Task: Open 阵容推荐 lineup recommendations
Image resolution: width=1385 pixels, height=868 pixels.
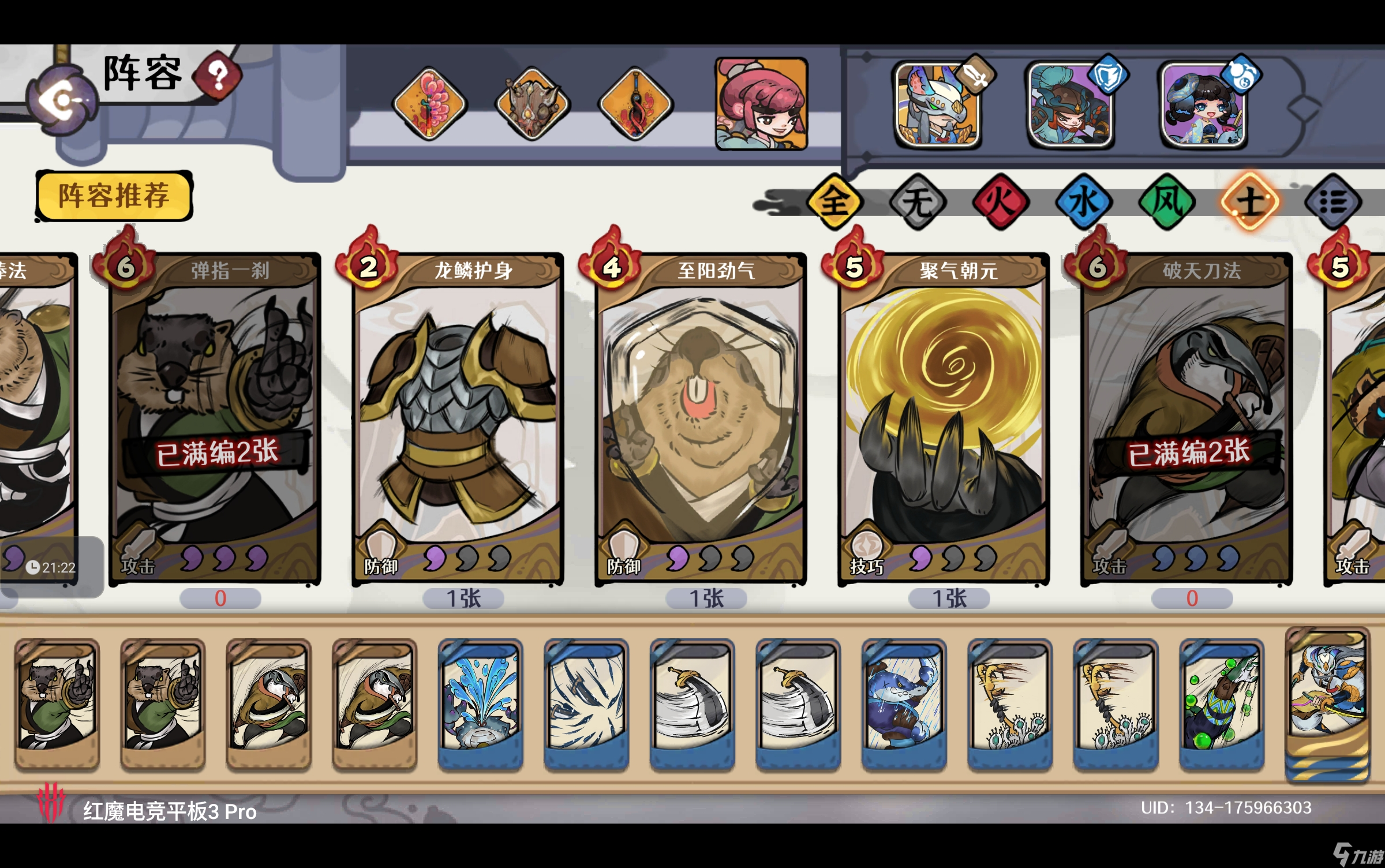Action: 114,196
